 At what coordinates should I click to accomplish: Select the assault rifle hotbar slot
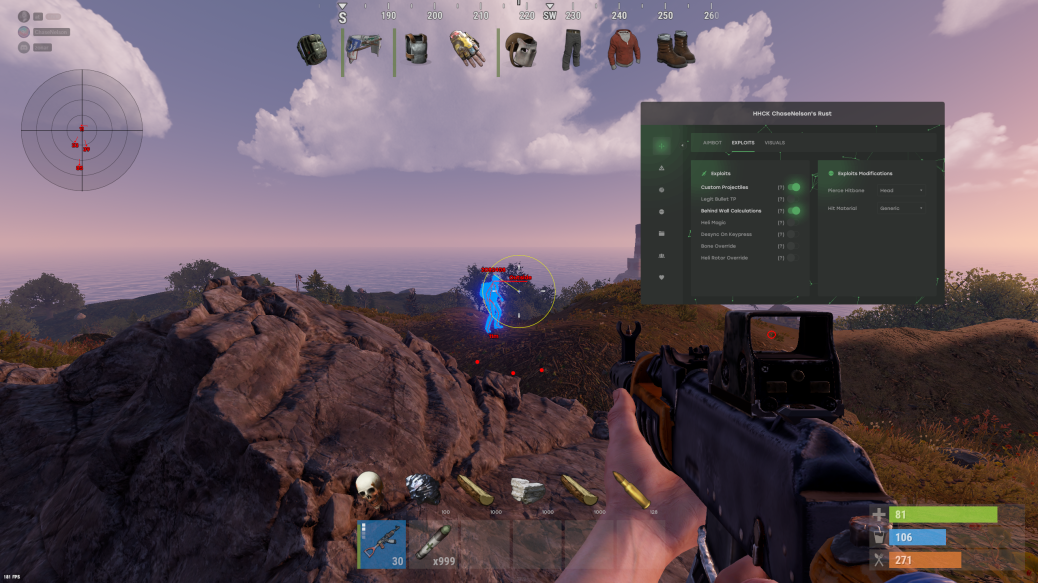click(382, 544)
